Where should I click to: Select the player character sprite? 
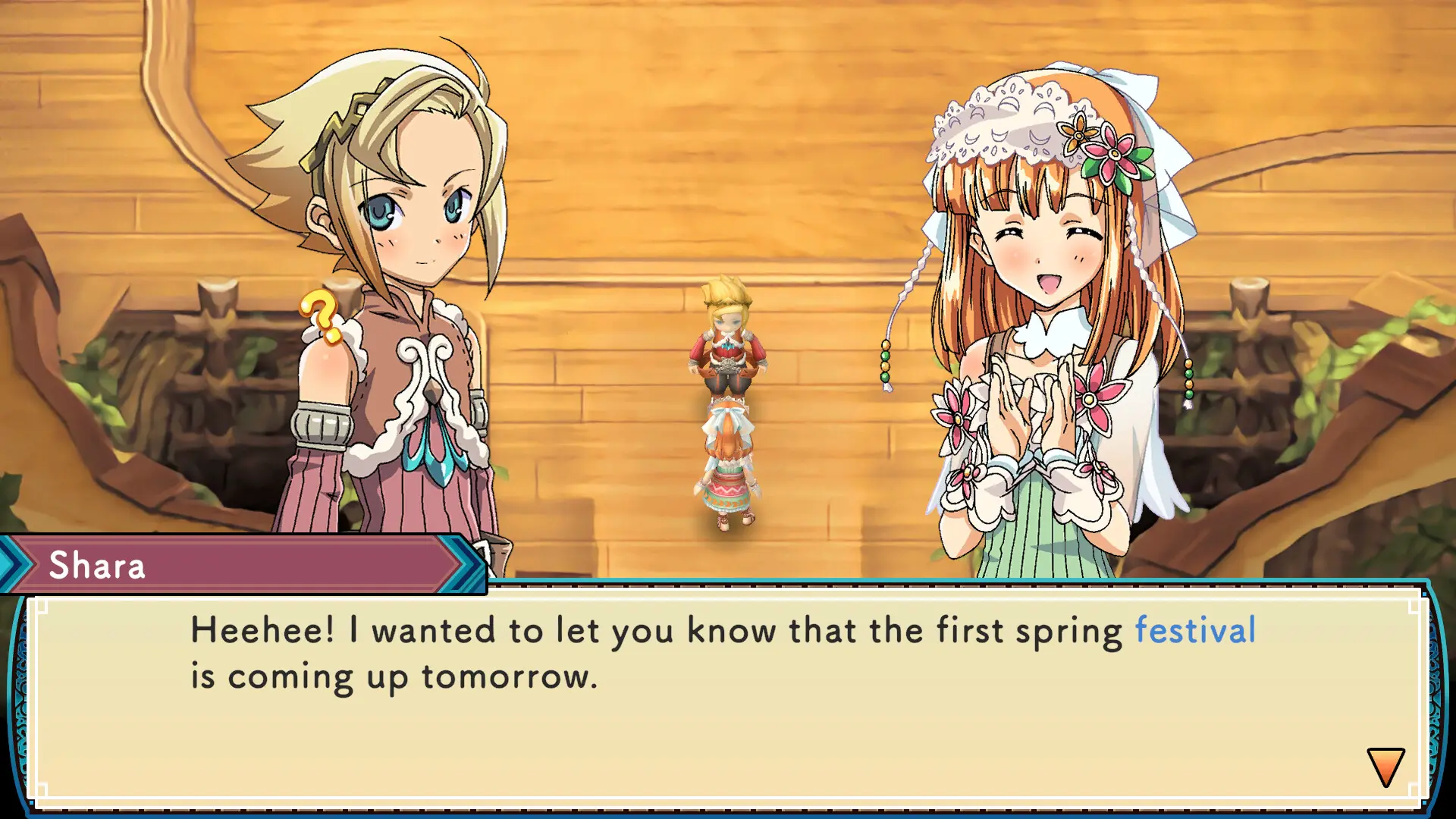coord(726,356)
